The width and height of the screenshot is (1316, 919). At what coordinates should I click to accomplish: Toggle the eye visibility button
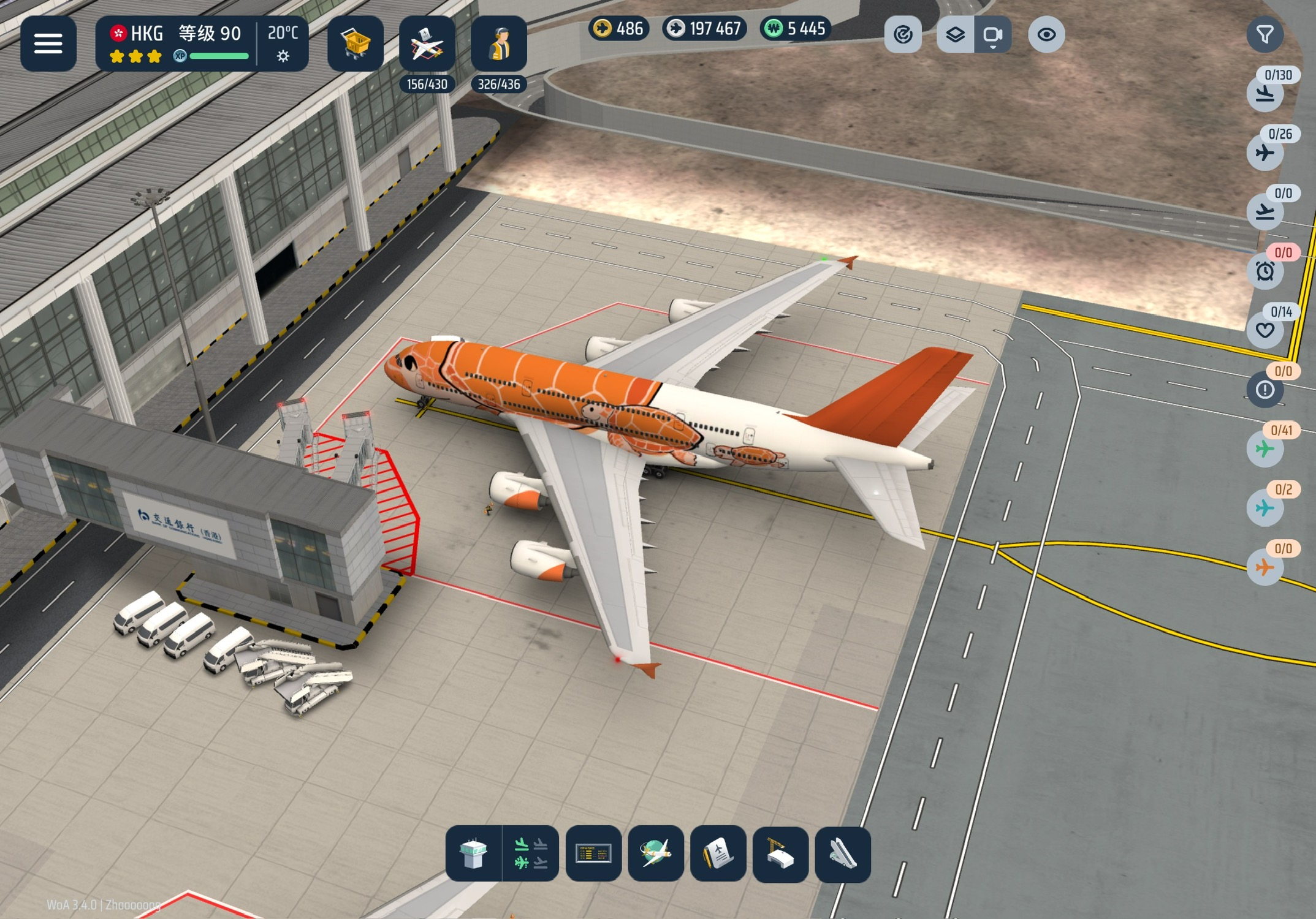(x=1046, y=35)
